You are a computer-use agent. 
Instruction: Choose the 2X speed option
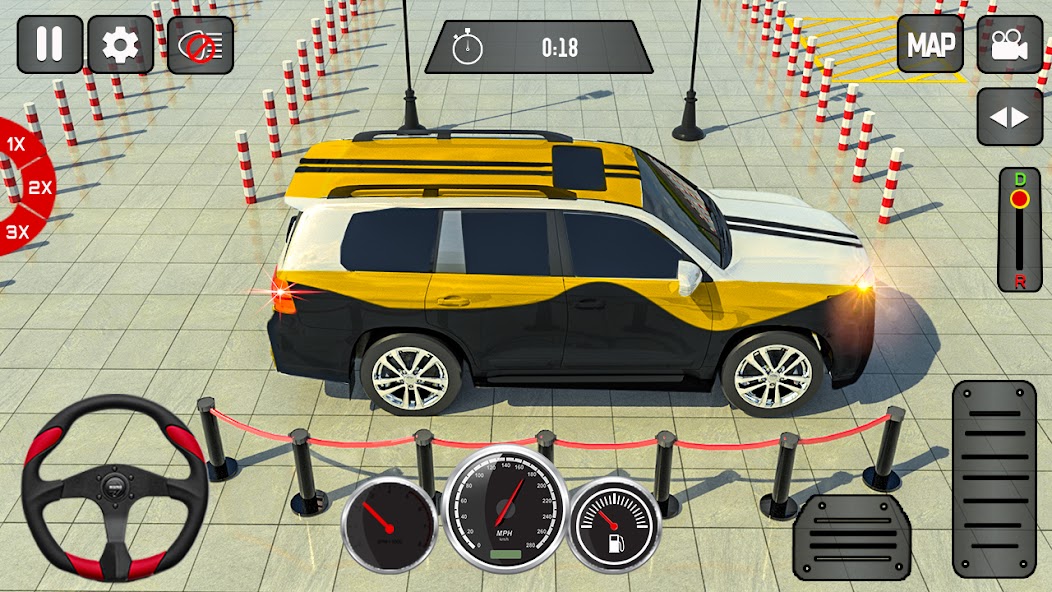(40, 187)
